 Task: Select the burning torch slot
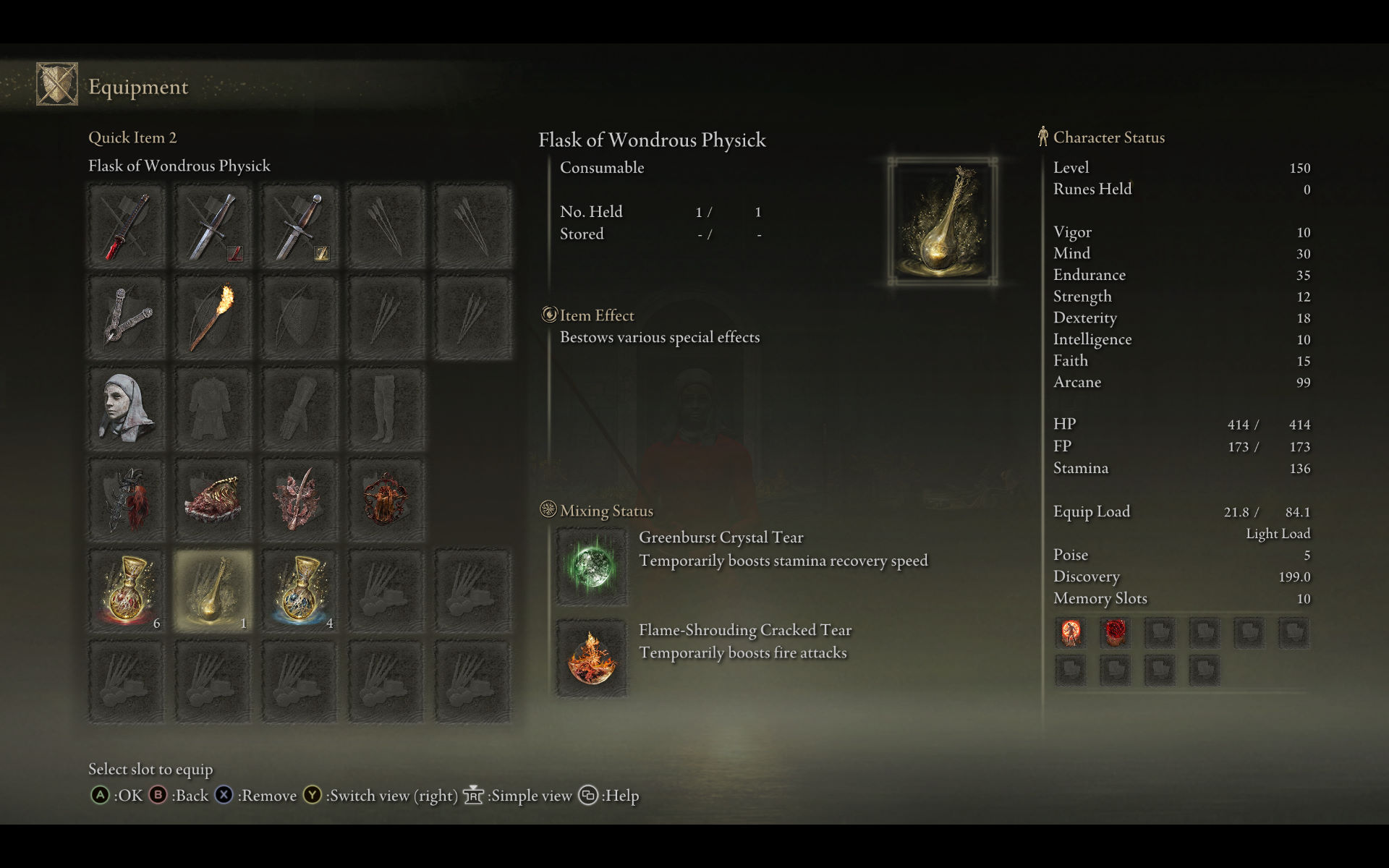(x=213, y=318)
